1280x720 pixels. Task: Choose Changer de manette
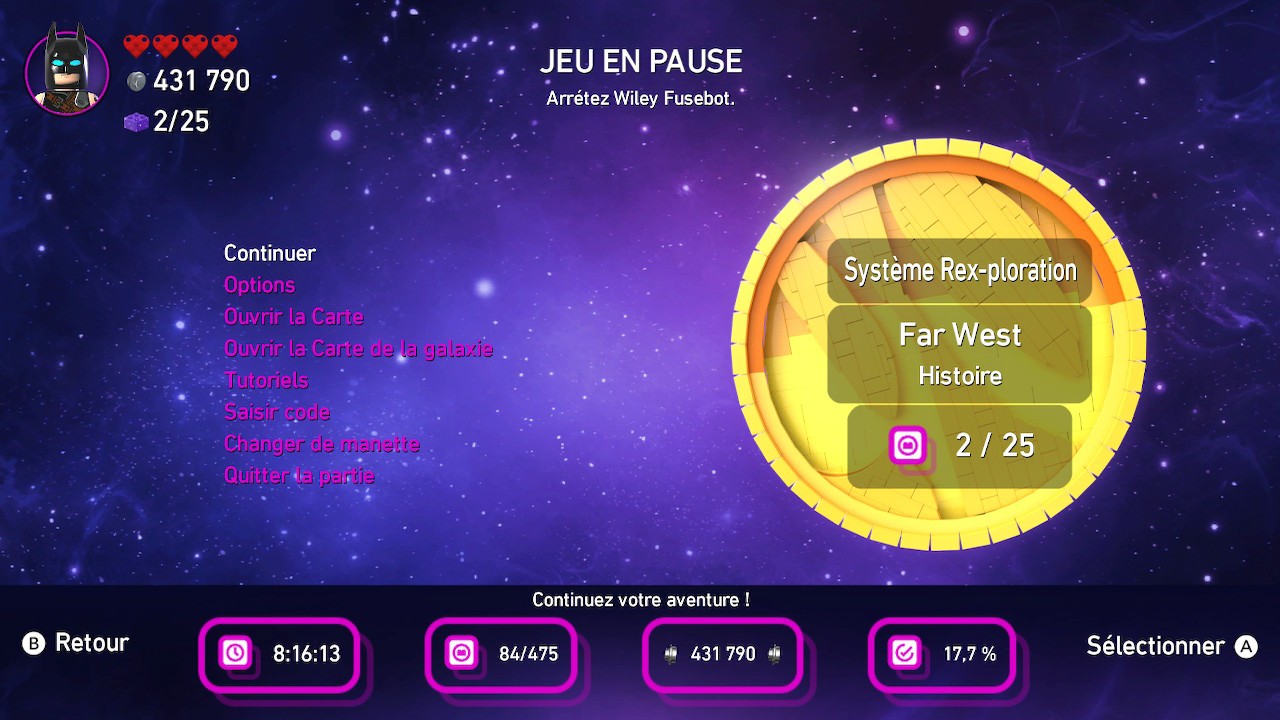(321, 444)
